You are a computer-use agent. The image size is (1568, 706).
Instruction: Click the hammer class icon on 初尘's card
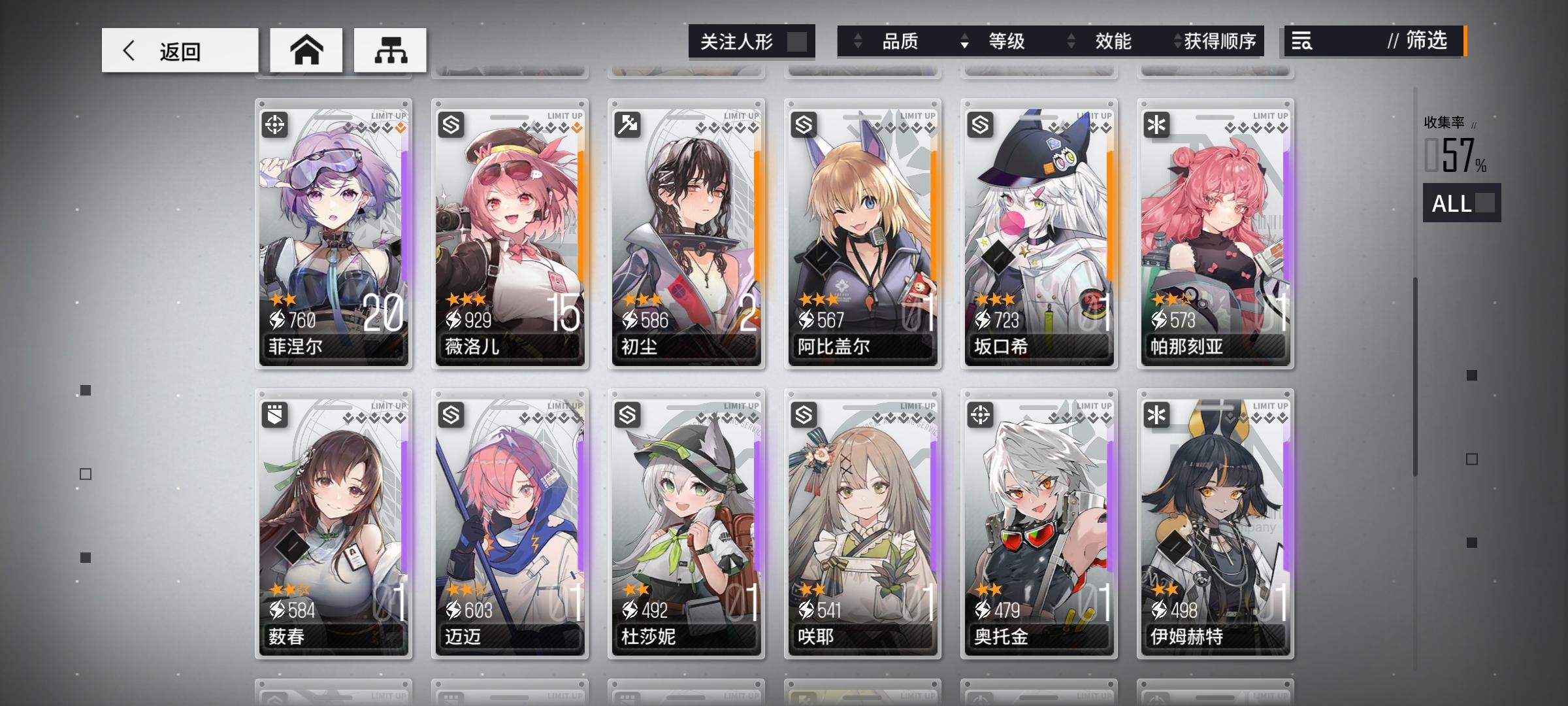point(628,124)
